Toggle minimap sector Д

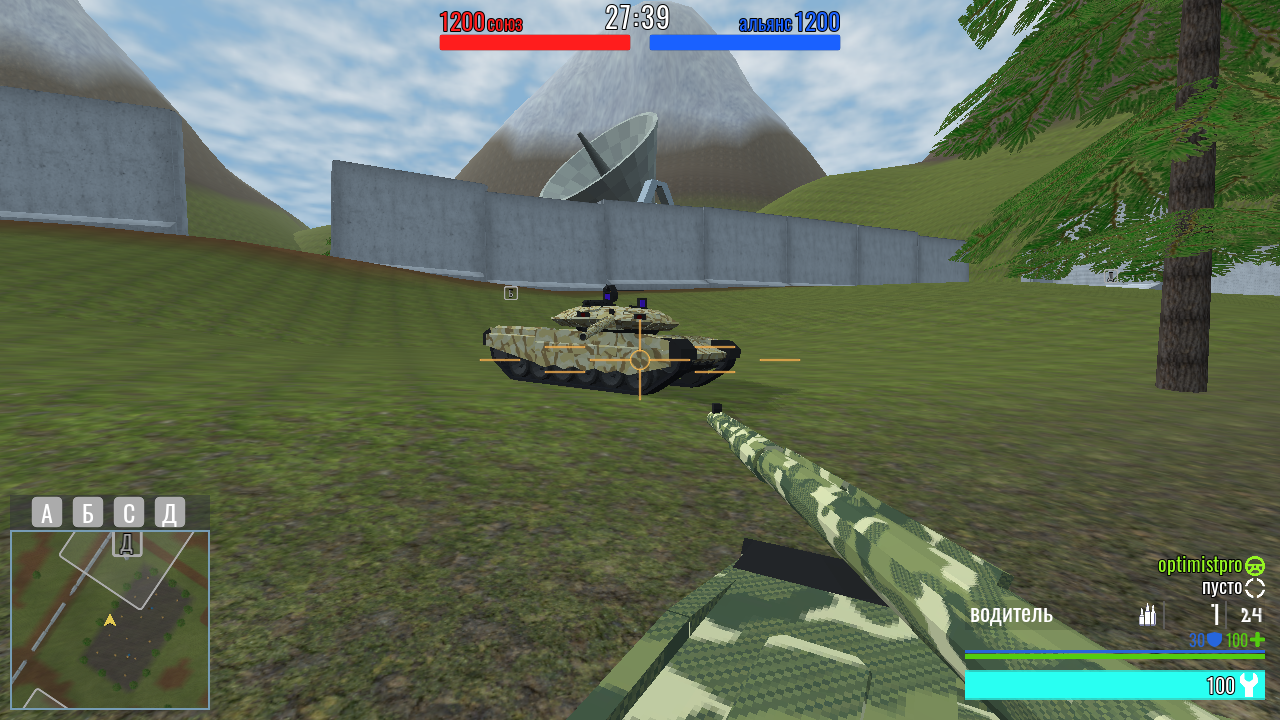(169, 514)
